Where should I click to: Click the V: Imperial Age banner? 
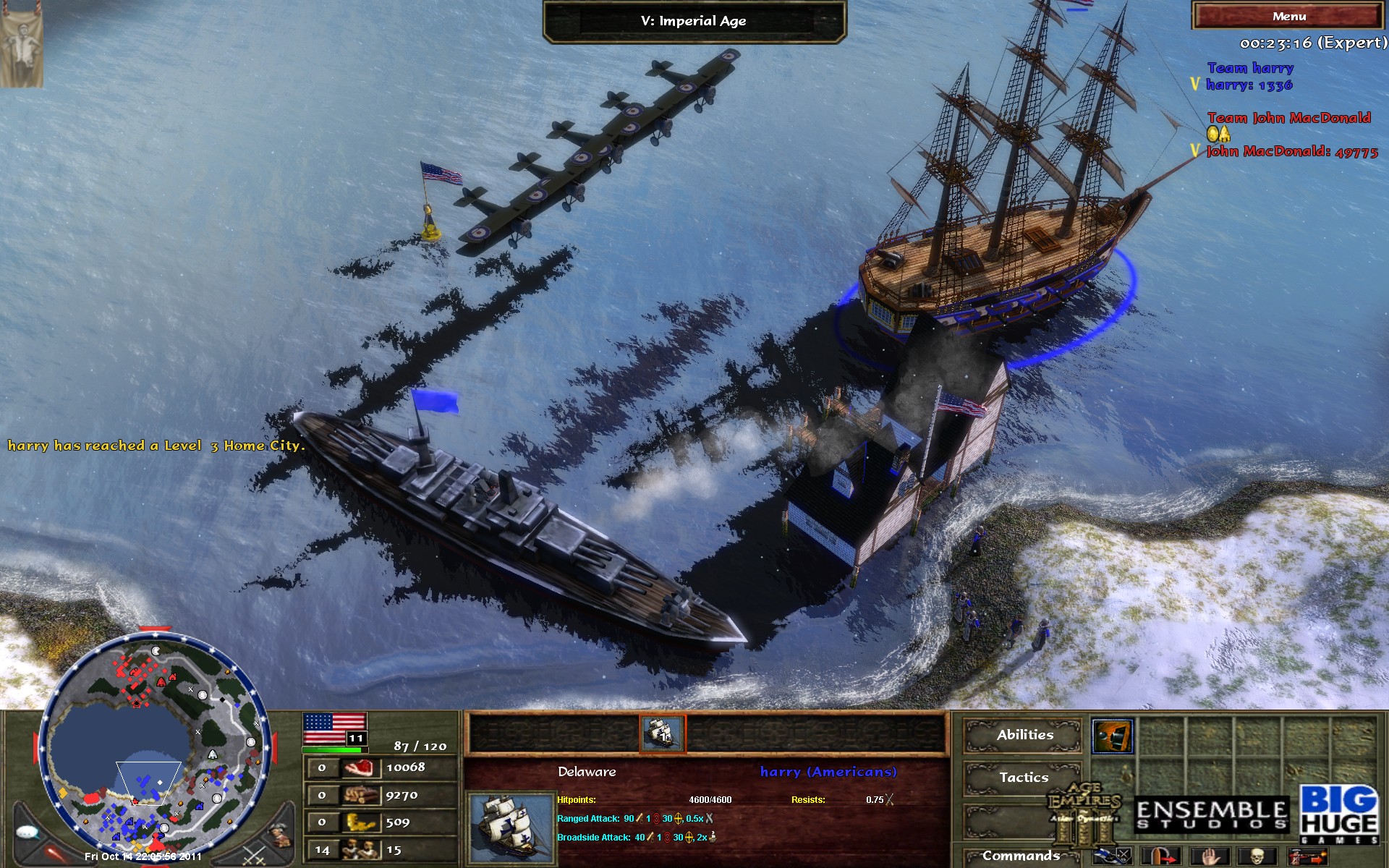(x=694, y=21)
